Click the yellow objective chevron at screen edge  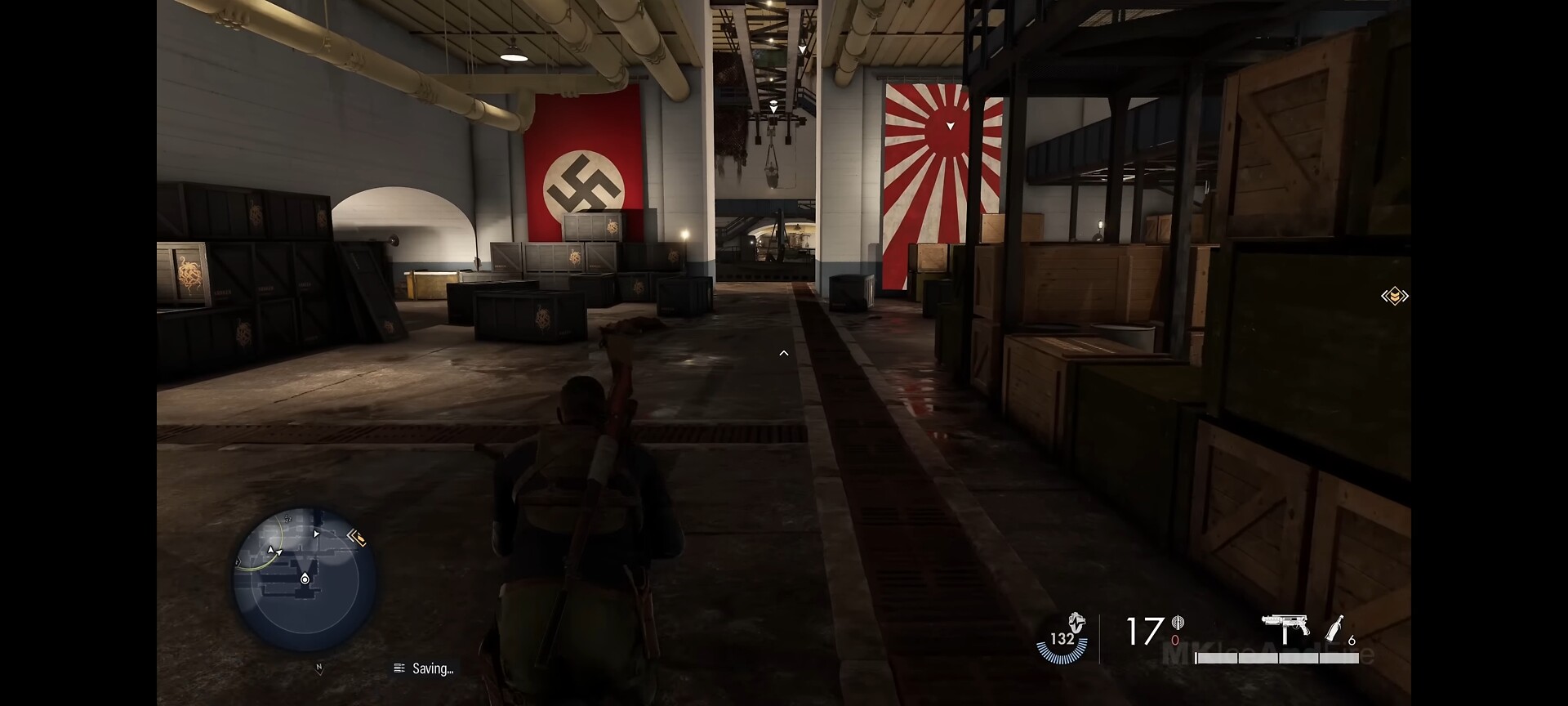click(x=1394, y=296)
